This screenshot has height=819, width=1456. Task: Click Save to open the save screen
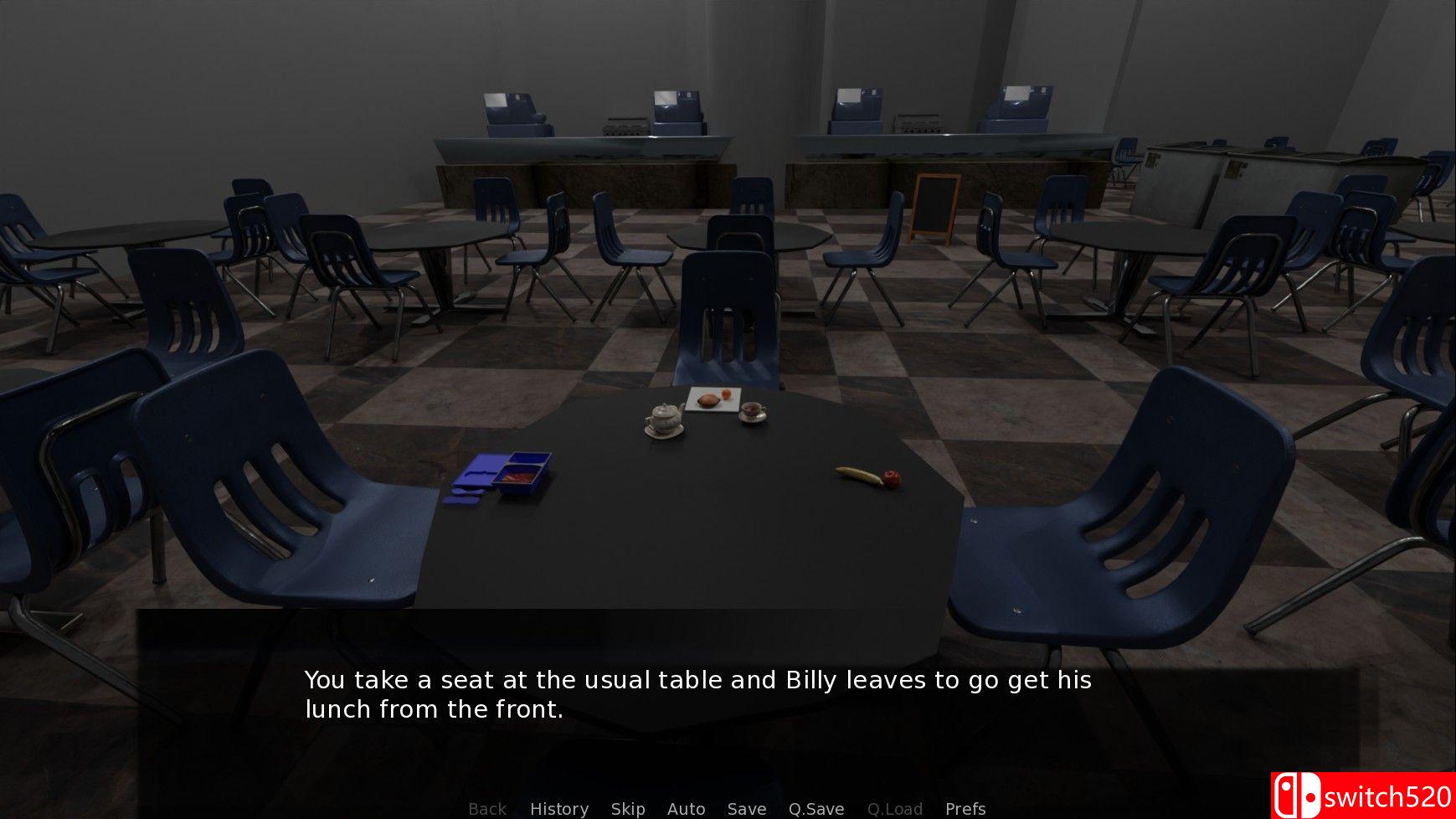point(747,808)
